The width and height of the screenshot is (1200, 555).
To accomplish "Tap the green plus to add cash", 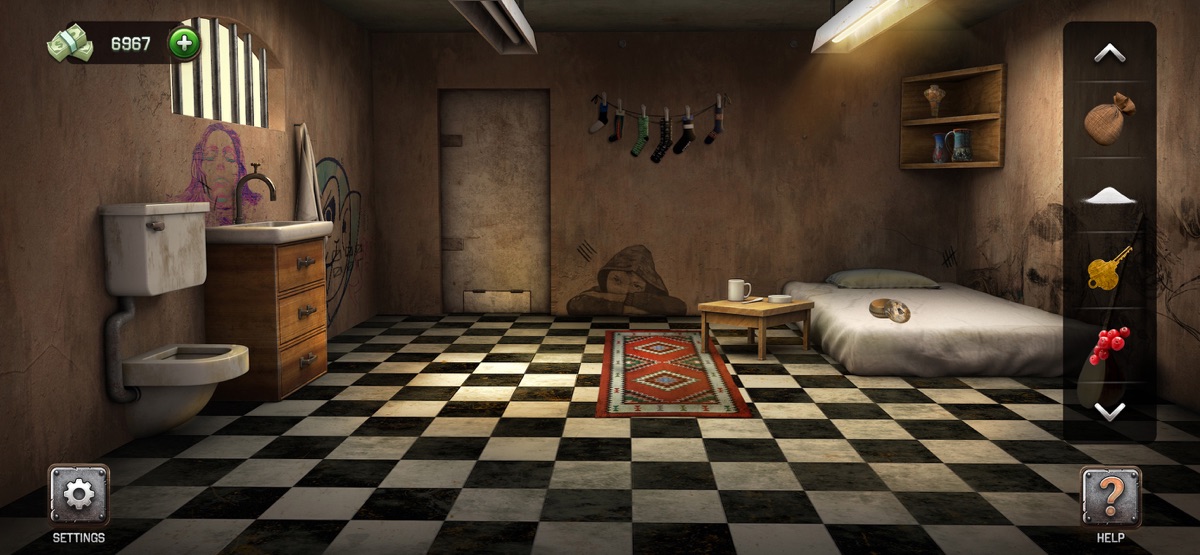I will pyautogui.click(x=184, y=43).
